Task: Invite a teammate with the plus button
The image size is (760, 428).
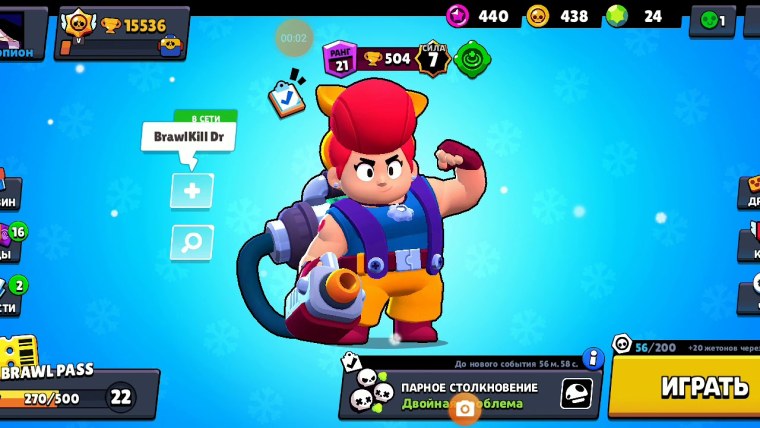Action: [191, 190]
